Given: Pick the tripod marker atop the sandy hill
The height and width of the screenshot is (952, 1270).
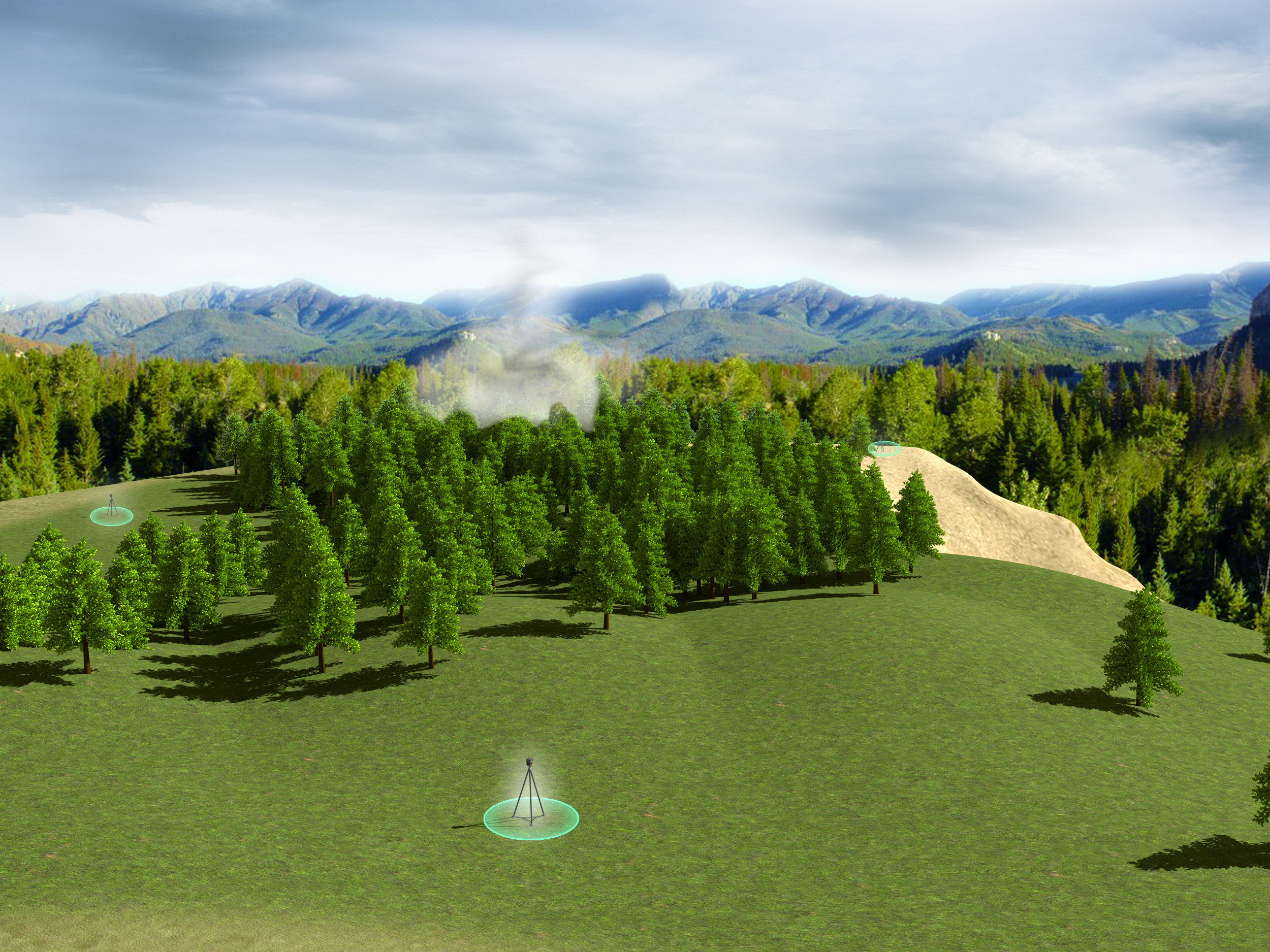Looking at the screenshot, I should pos(883,448).
